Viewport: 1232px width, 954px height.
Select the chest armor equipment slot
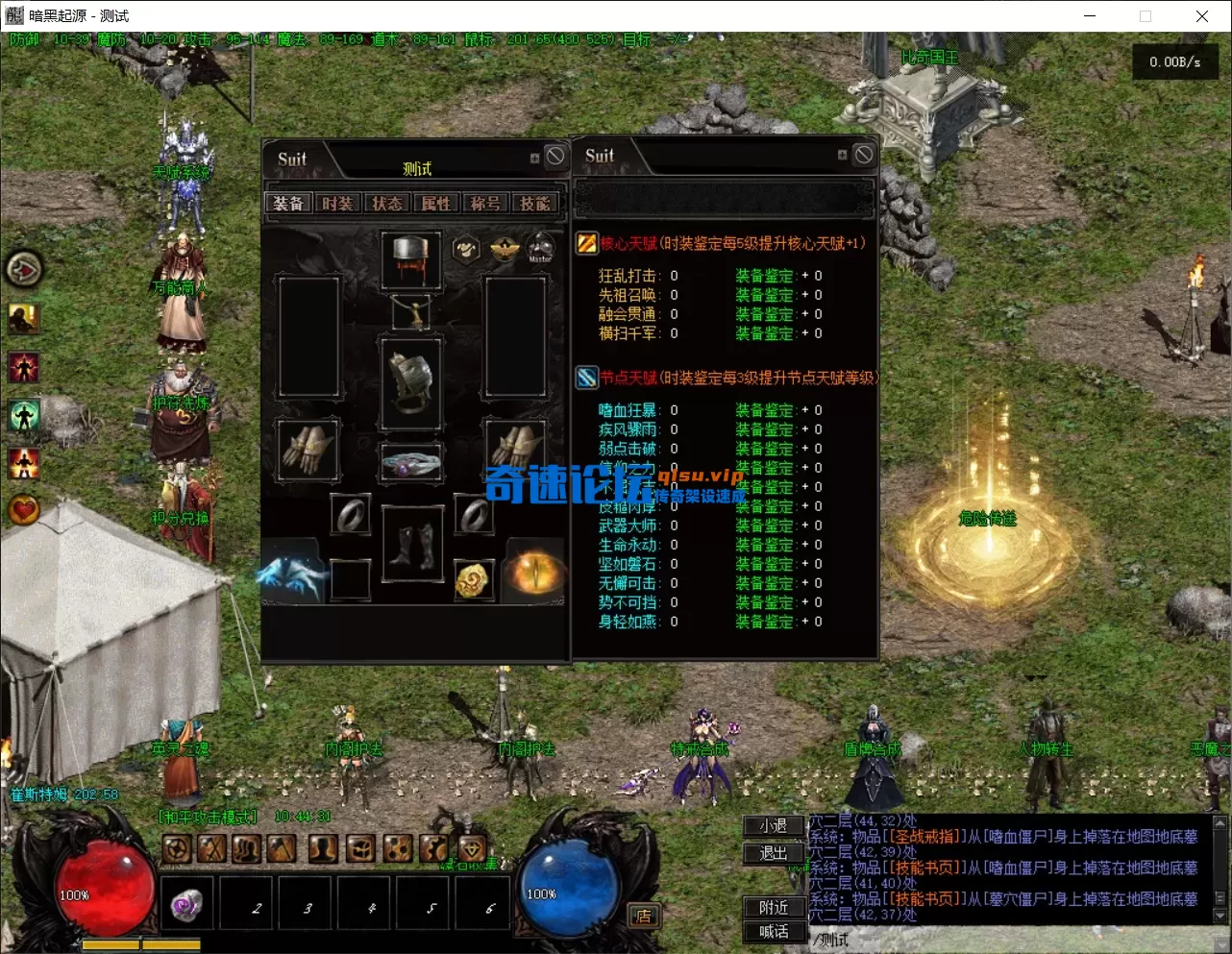coord(412,381)
